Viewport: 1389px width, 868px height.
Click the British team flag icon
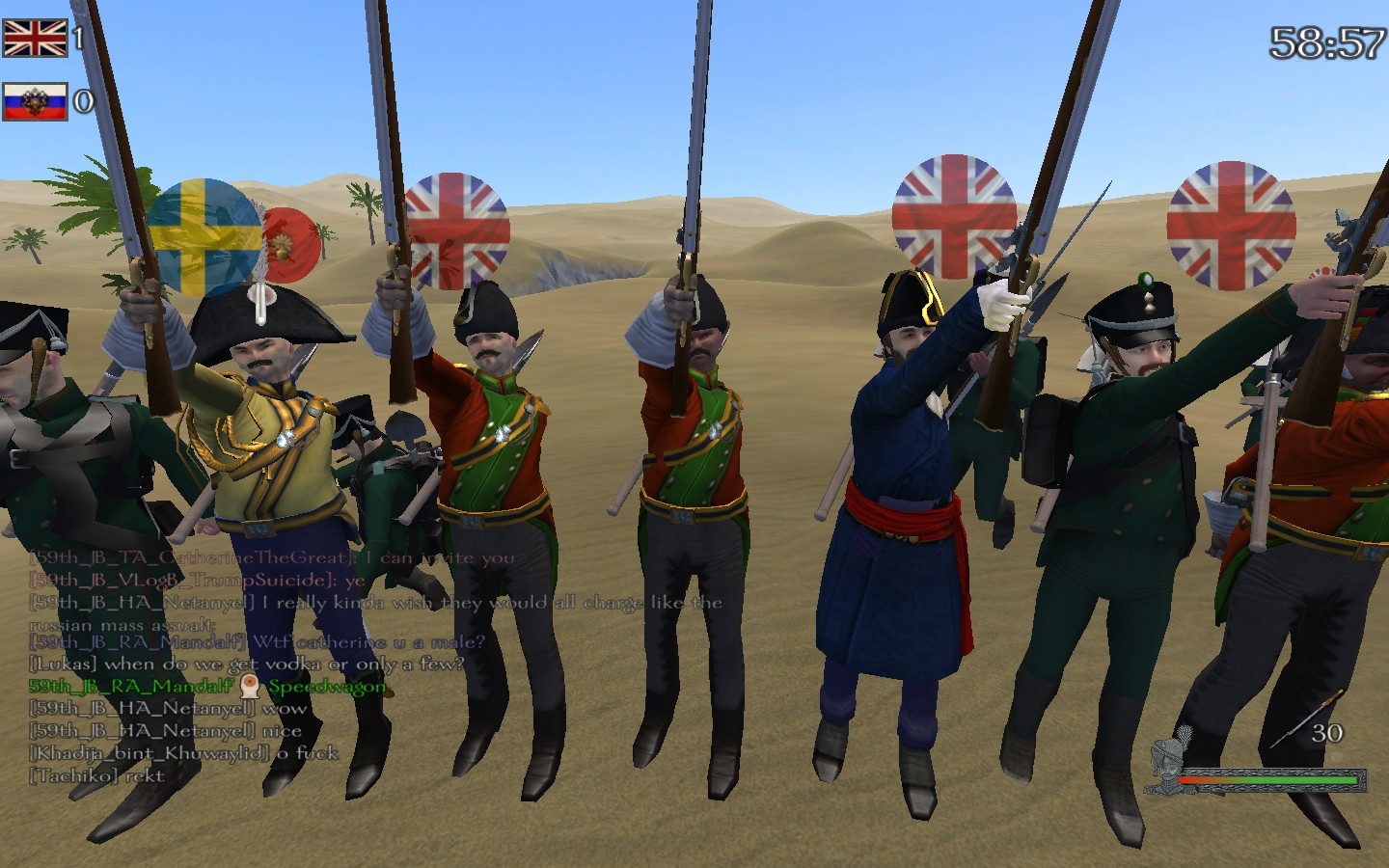35,38
